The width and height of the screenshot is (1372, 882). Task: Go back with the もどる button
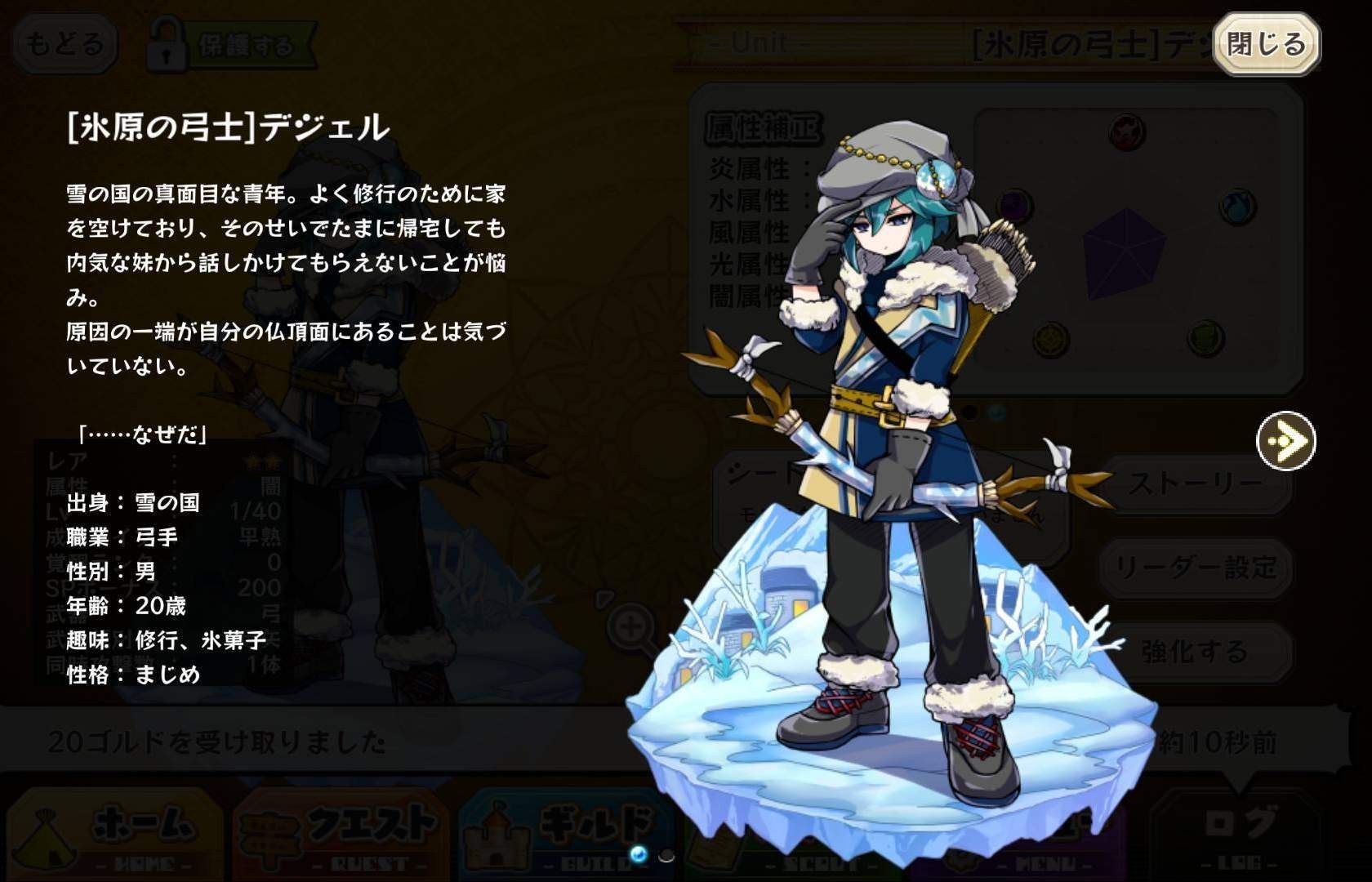pos(64,44)
